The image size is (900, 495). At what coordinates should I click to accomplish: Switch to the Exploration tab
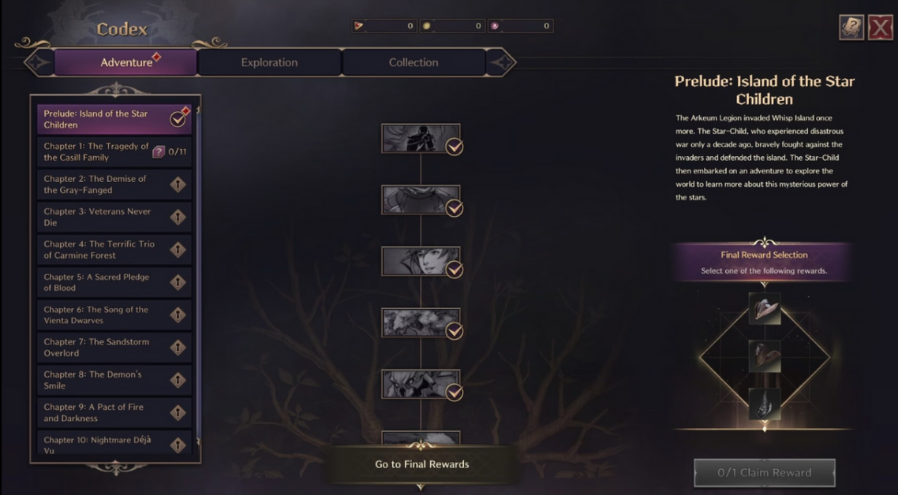pos(269,62)
